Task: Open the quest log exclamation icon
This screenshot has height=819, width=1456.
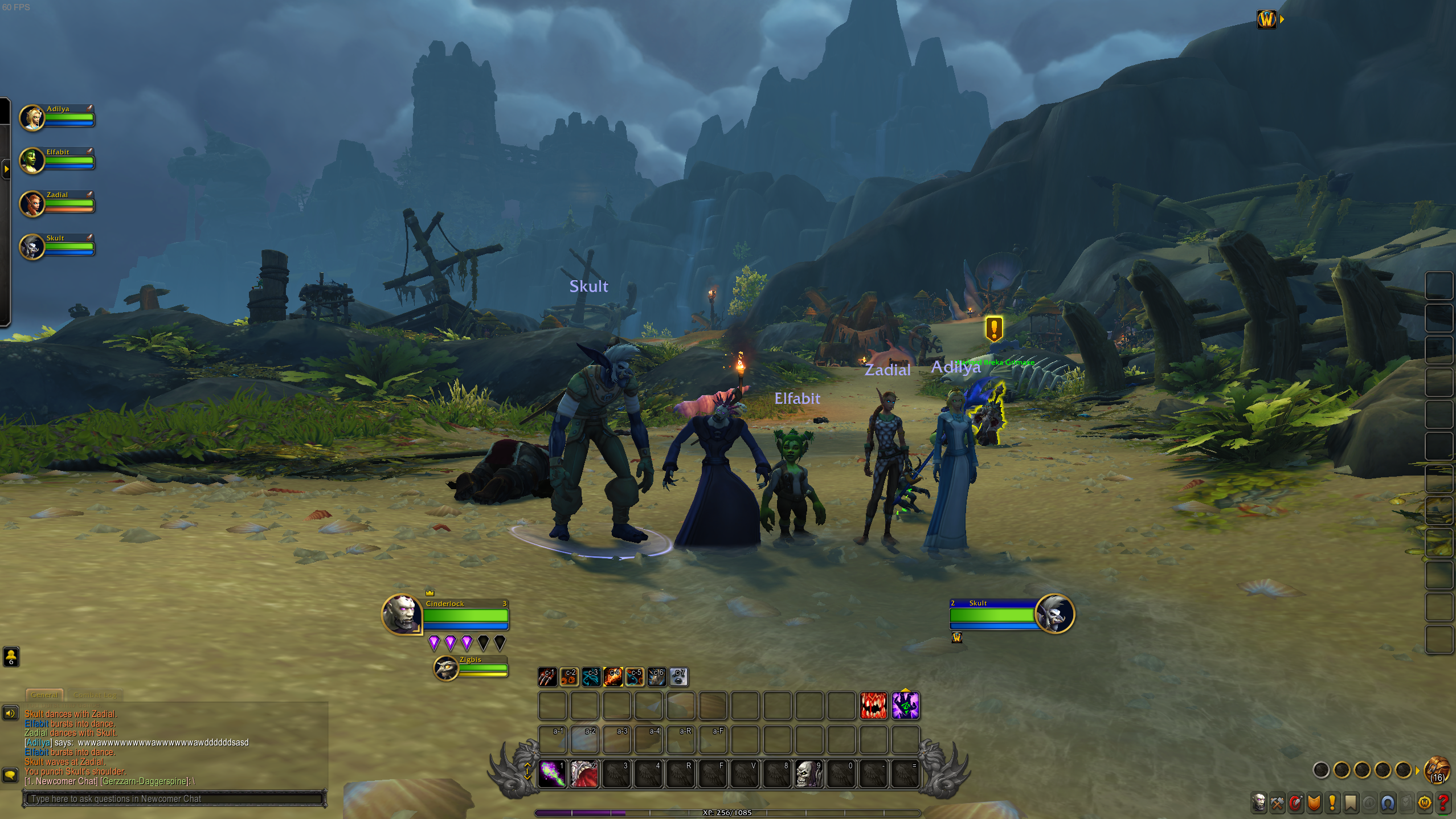Action: pyautogui.click(x=1332, y=803)
